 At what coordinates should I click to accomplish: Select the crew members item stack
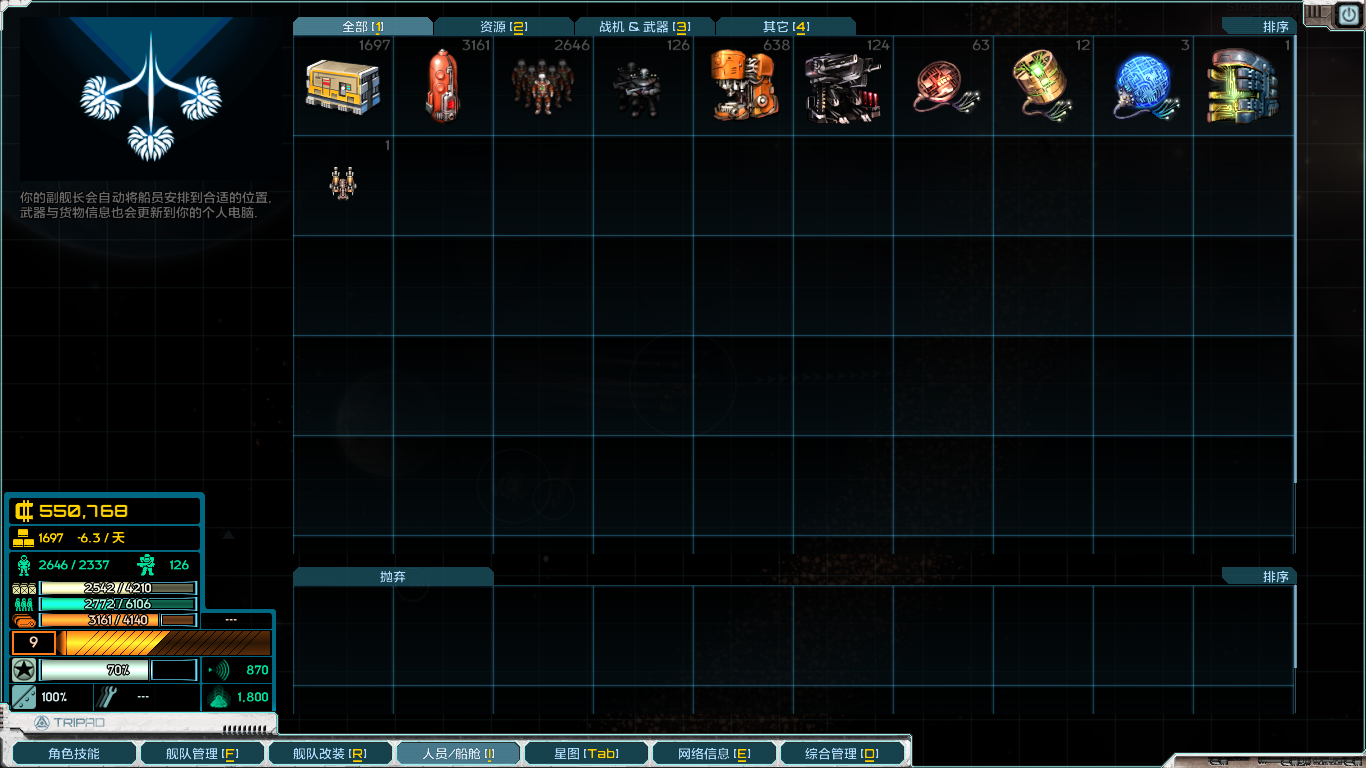[541, 87]
